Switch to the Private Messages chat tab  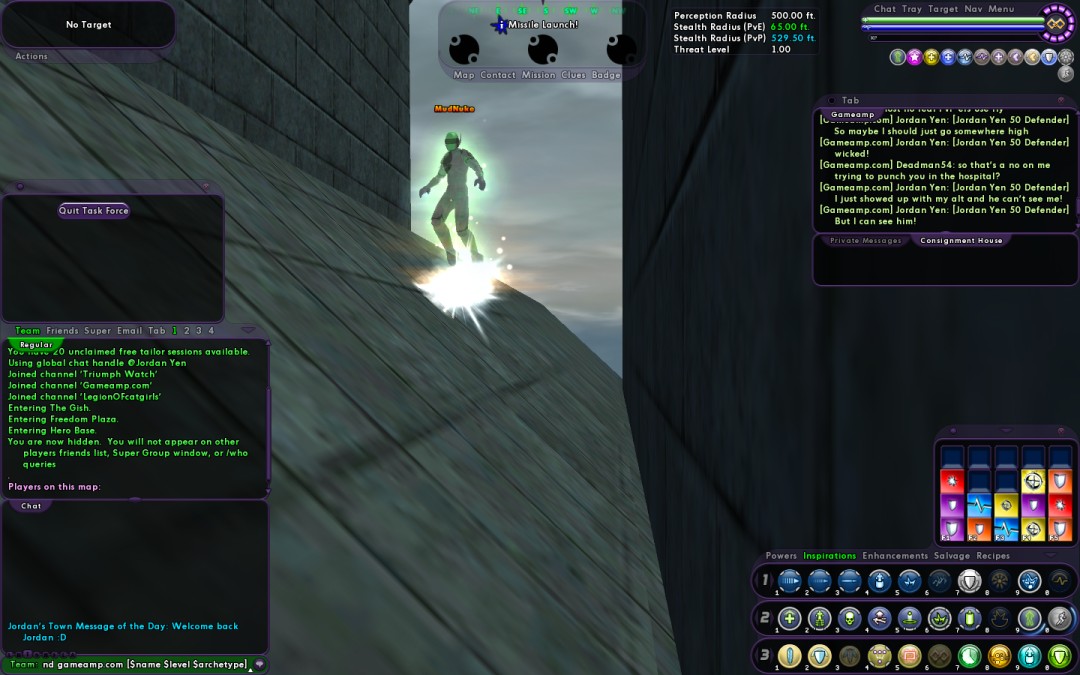click(866, 241)
